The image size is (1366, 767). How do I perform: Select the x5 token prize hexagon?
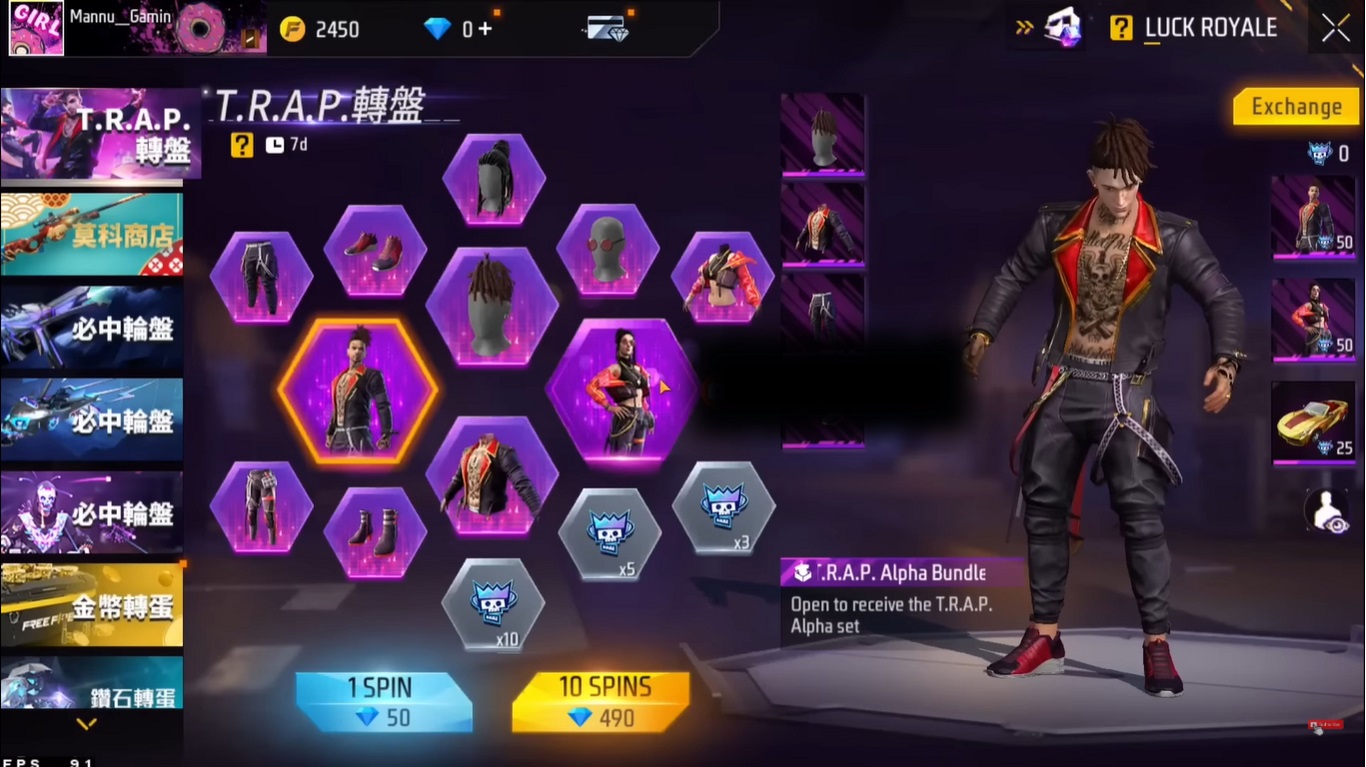click(x=610, y=531)
